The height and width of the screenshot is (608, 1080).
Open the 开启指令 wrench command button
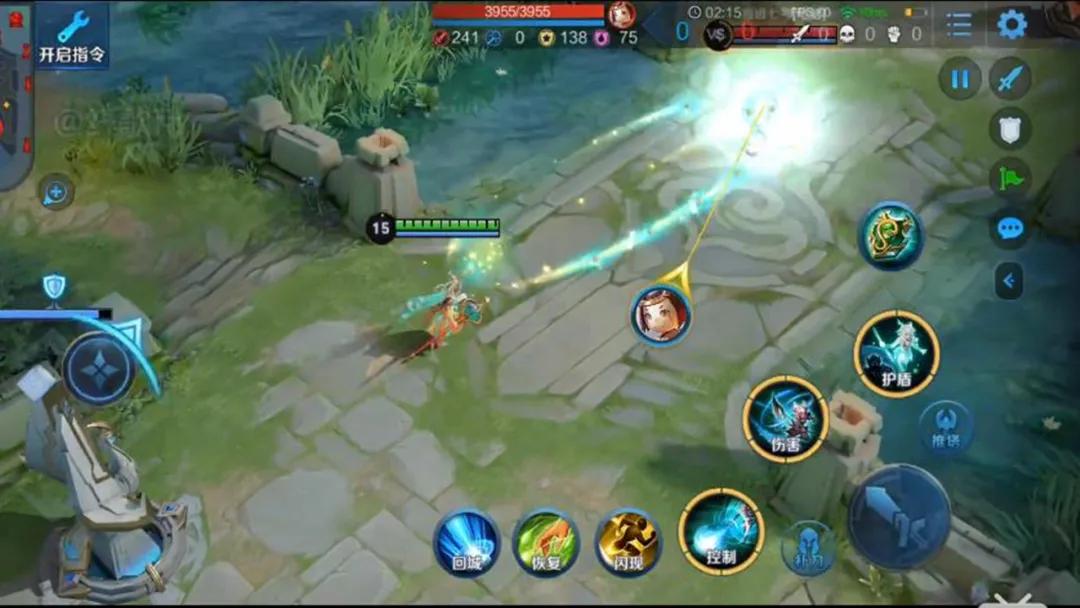72,35
